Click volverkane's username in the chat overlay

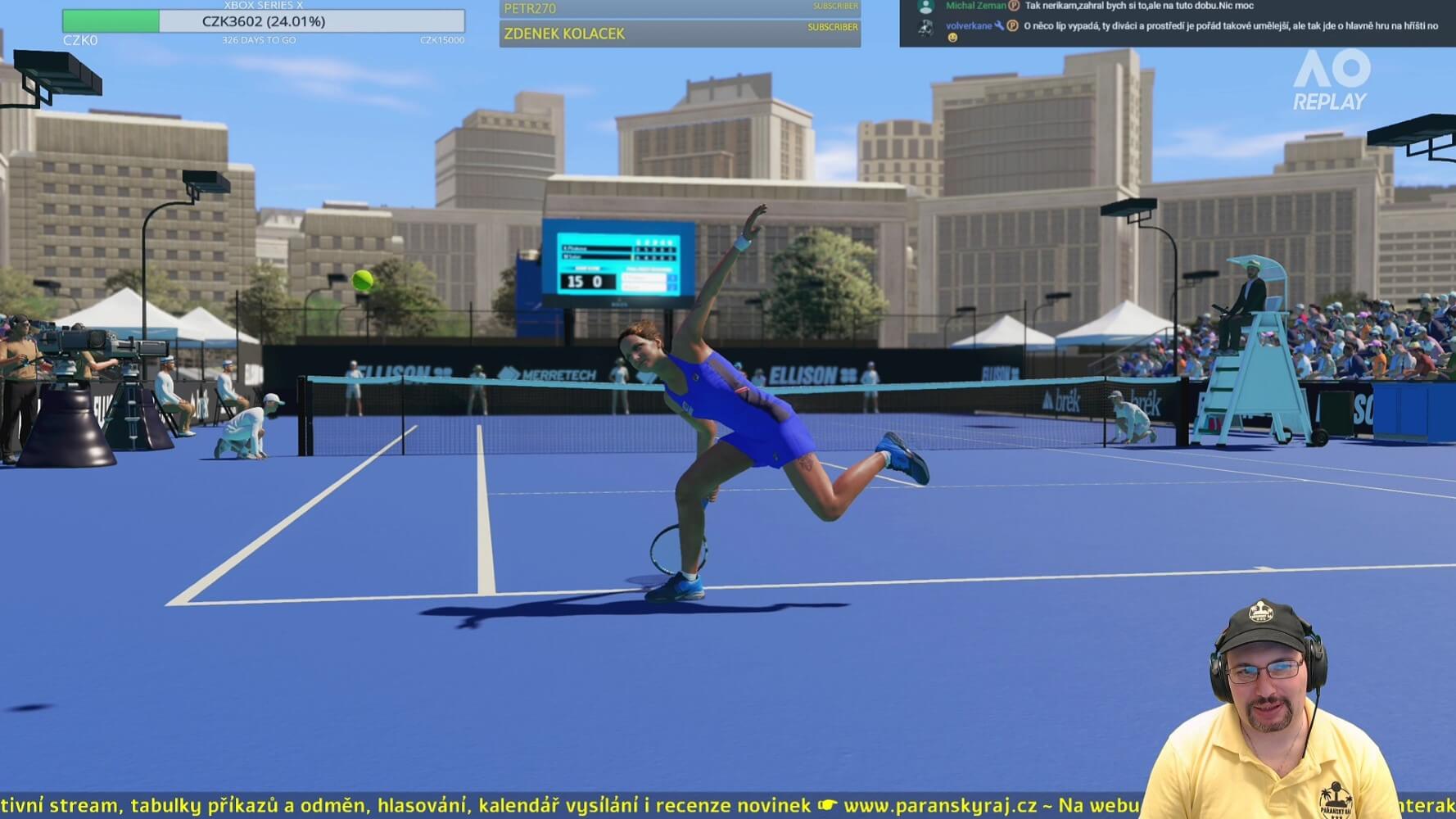pos(968,26)
